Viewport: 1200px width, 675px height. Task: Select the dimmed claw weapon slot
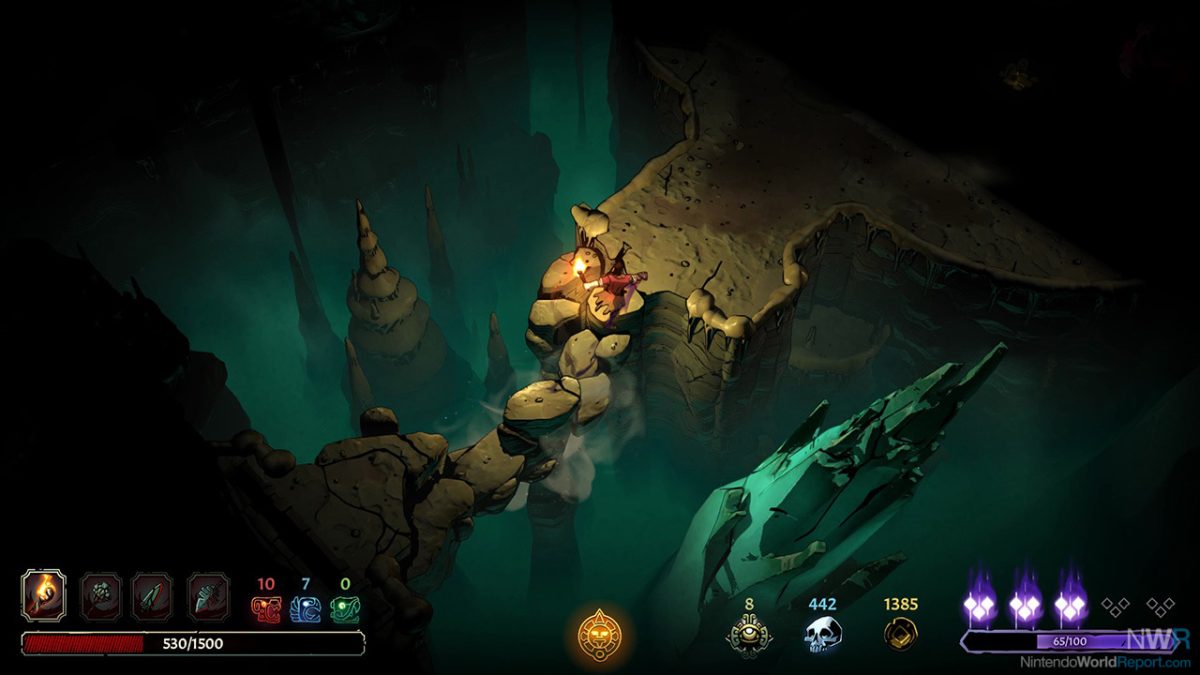pyautogui.click(x=100, y=596)
